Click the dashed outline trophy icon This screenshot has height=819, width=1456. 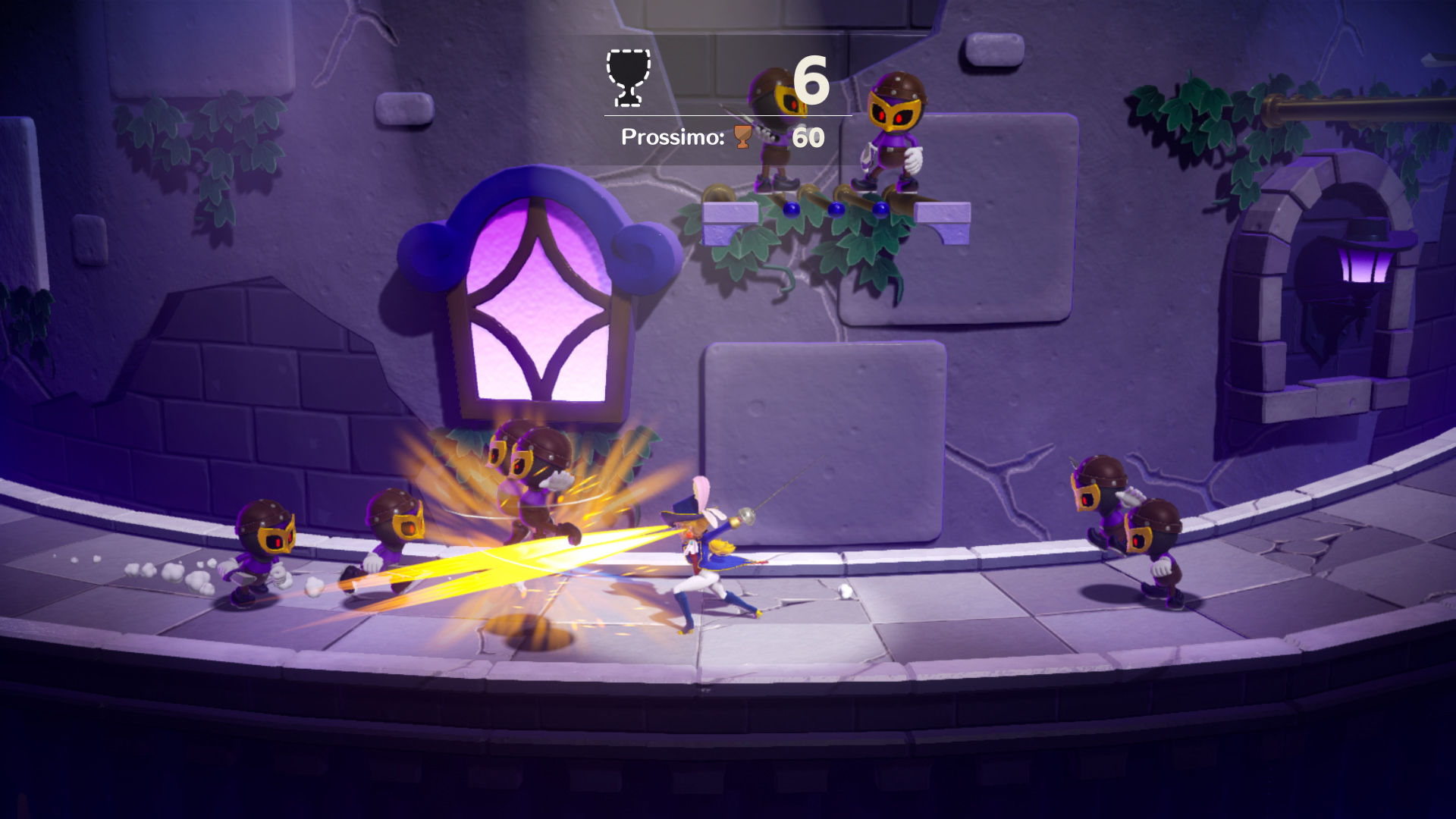[x=628, y=77]
